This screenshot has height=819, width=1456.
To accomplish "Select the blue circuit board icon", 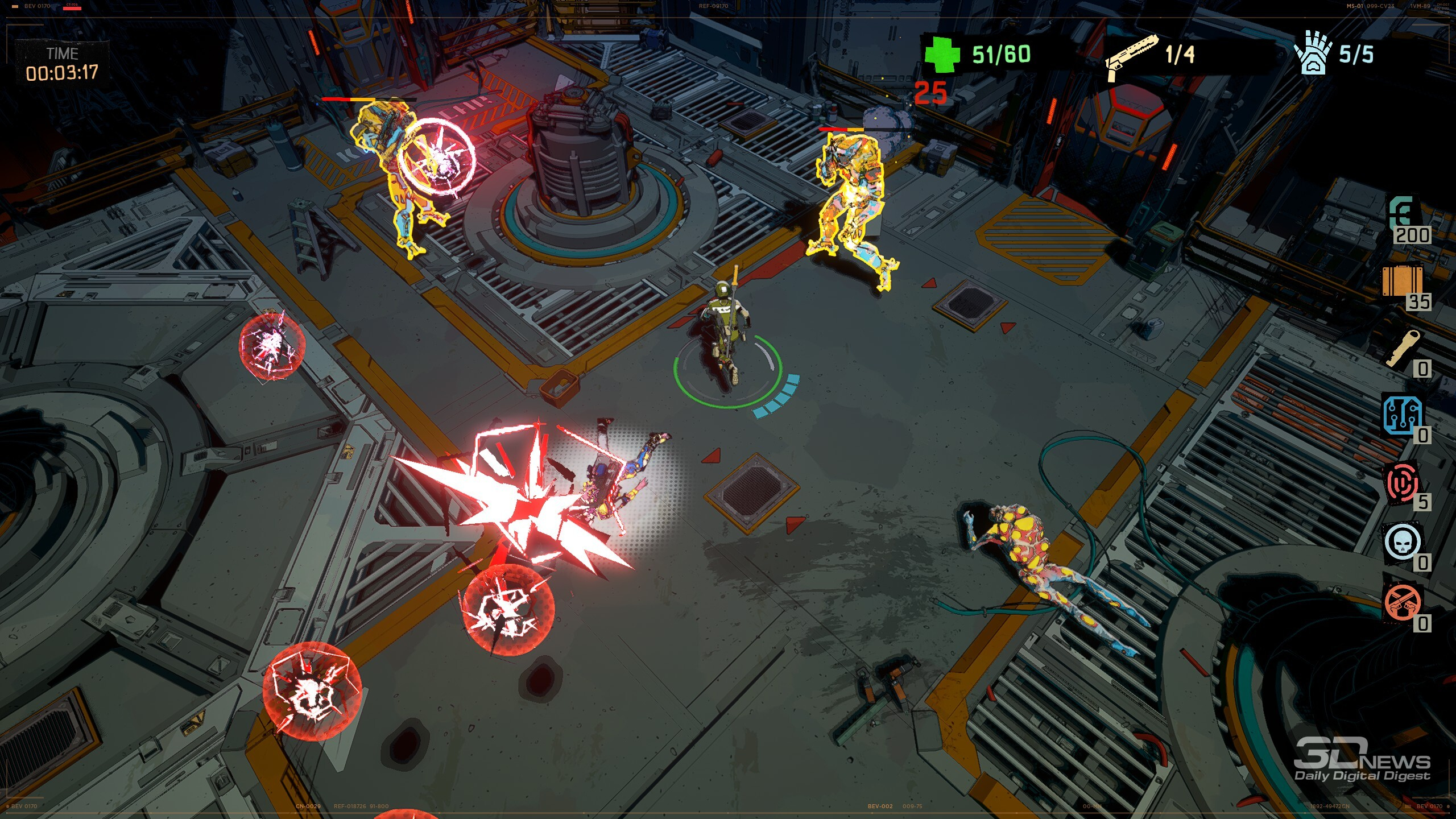I will [x=1402, y=414].
